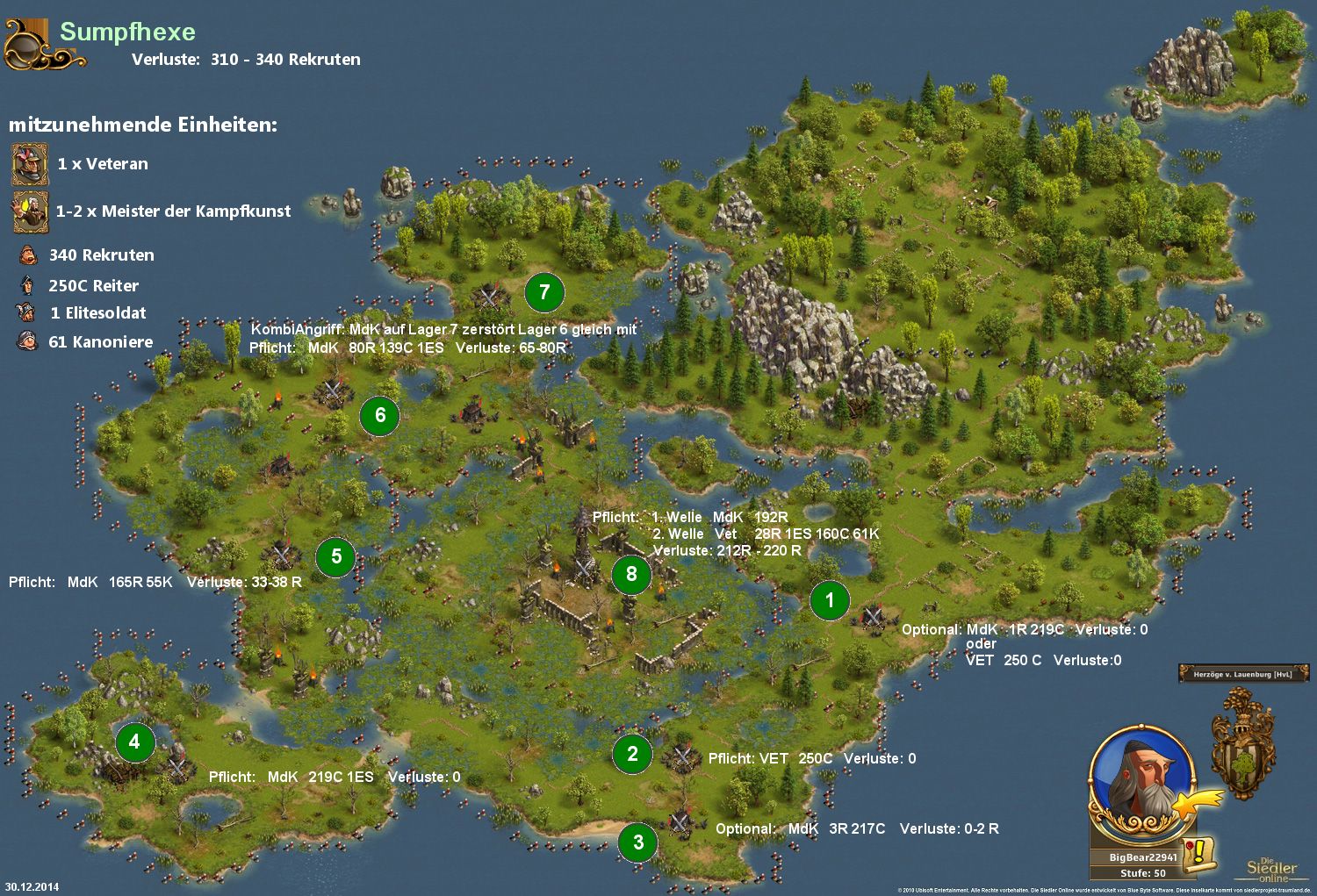
Task: Open the Die Siedler Online logo
Action: (x=1271, y=870)
